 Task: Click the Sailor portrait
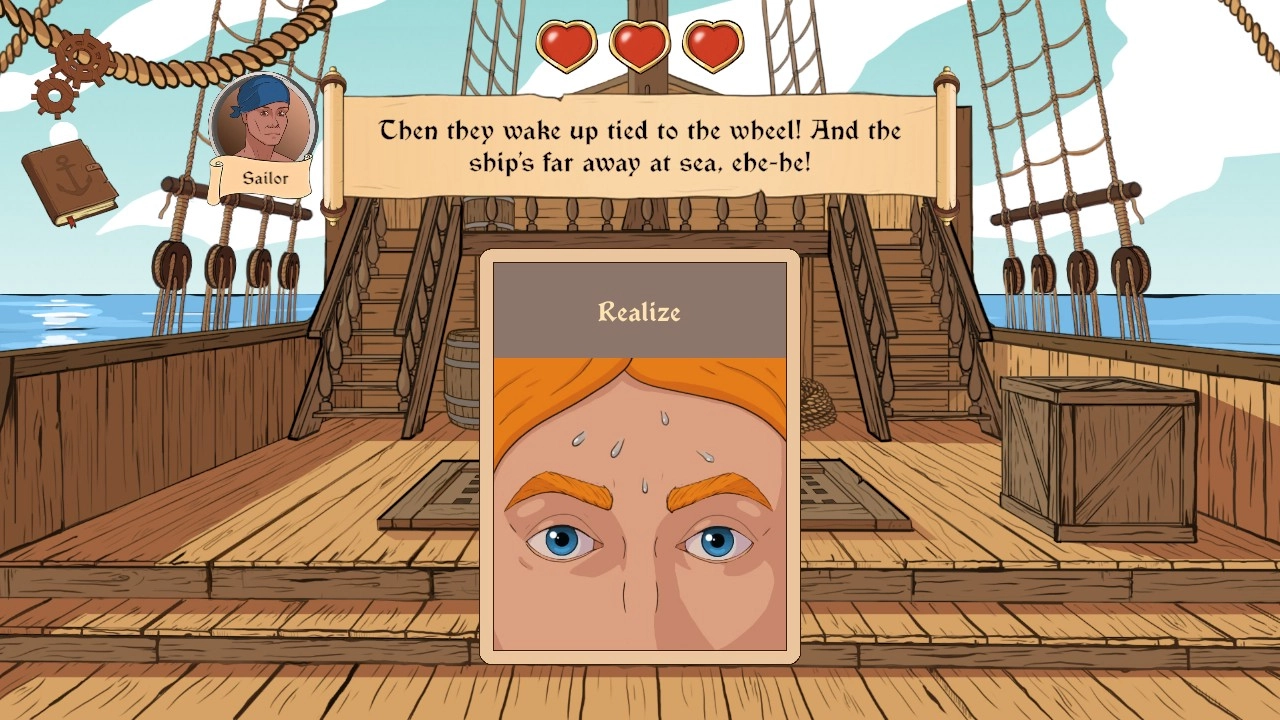click(x=263, y=124)
